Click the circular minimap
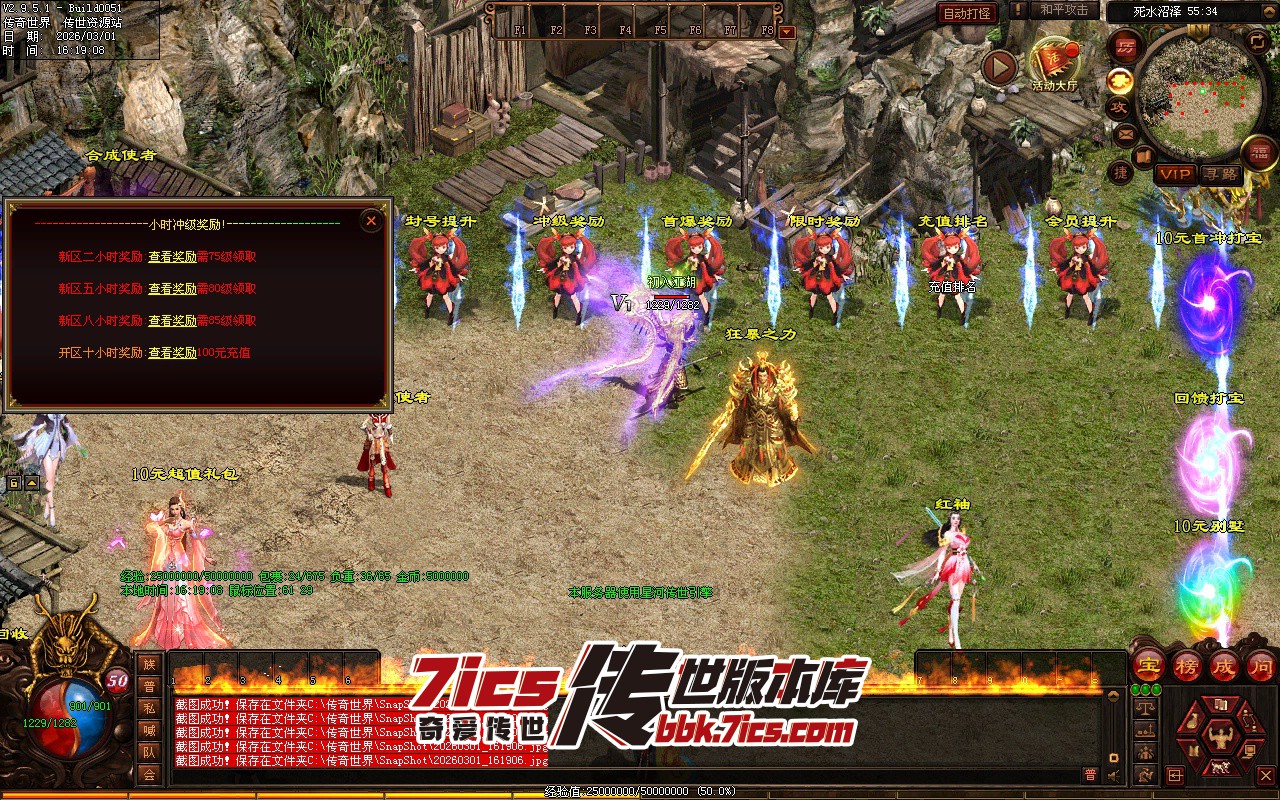Image resolution: width=1280 pixels, height=800 pixels. pyautogui.click(x=1201, y=98)
